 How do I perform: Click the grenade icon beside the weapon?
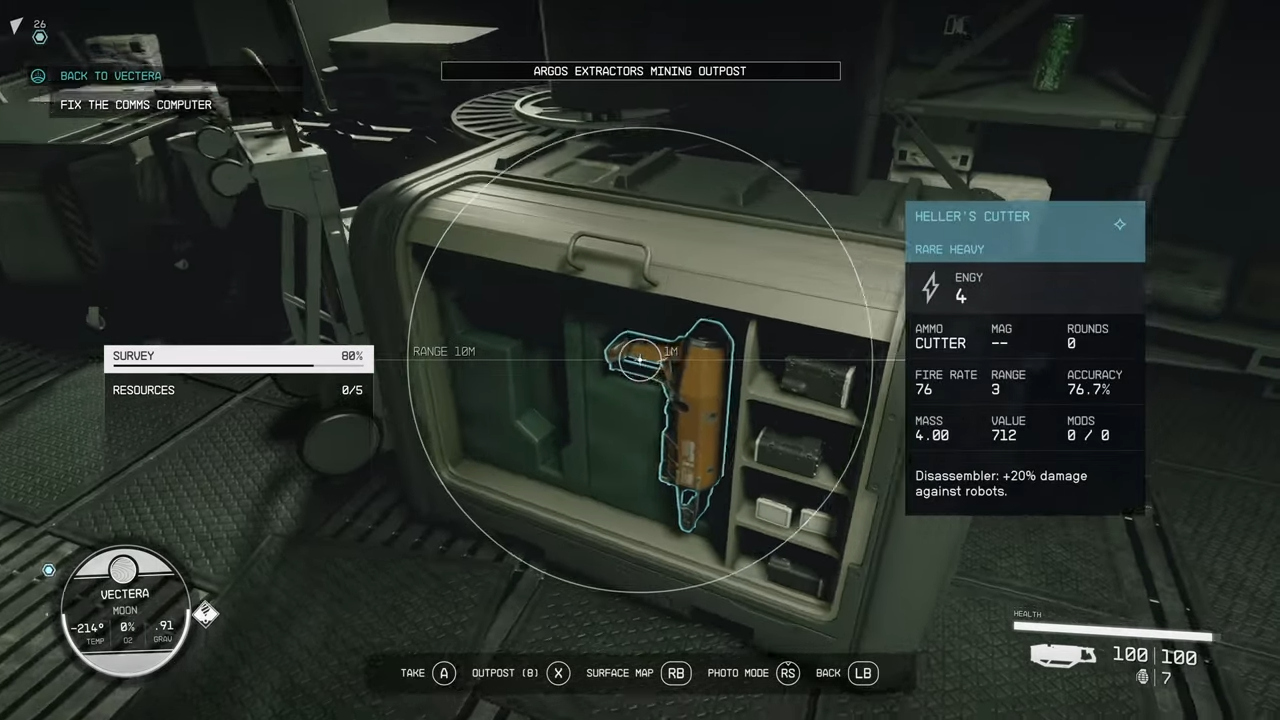click(1143, 678)
